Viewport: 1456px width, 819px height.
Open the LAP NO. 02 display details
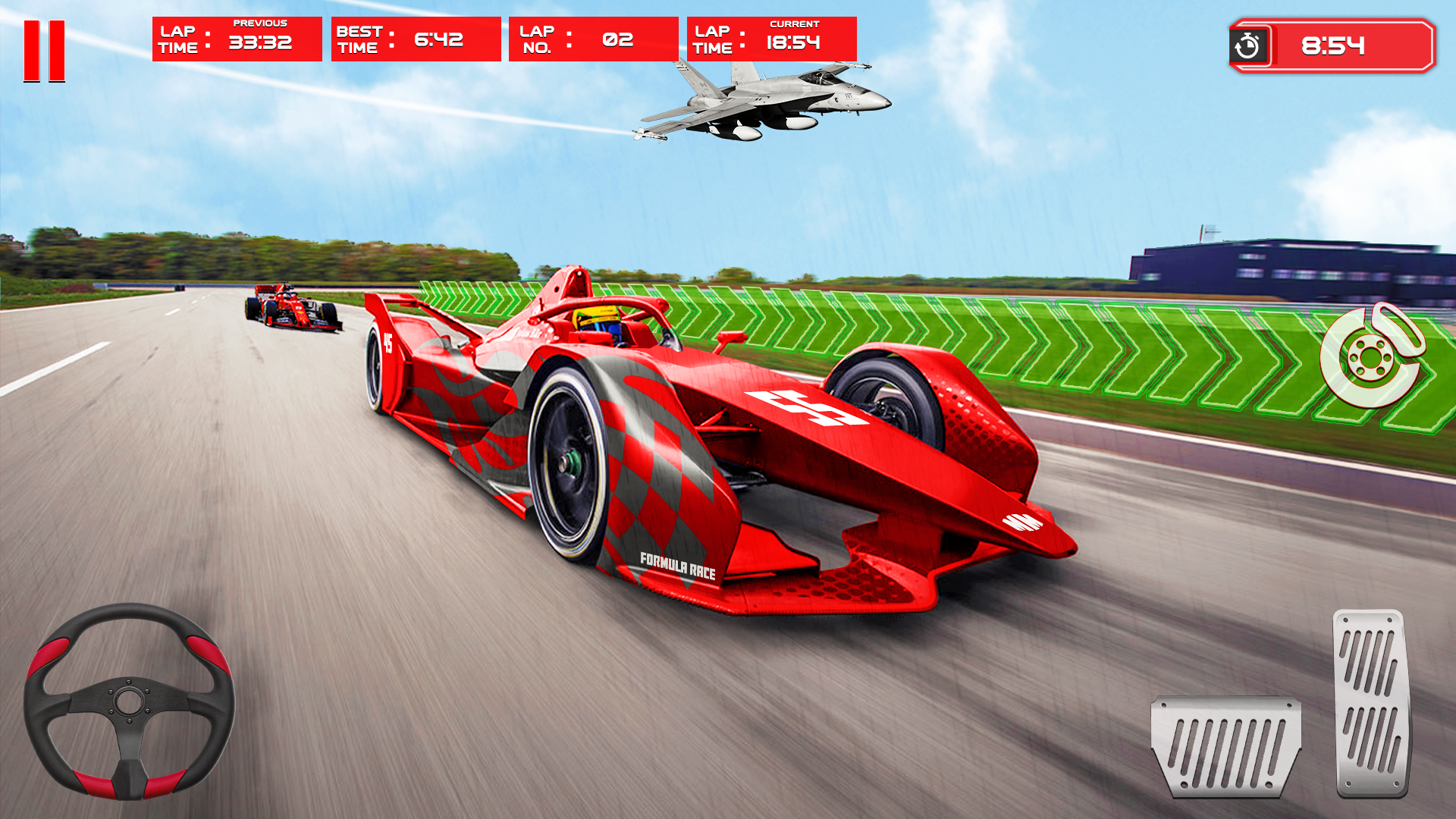[x=591, y=38]
